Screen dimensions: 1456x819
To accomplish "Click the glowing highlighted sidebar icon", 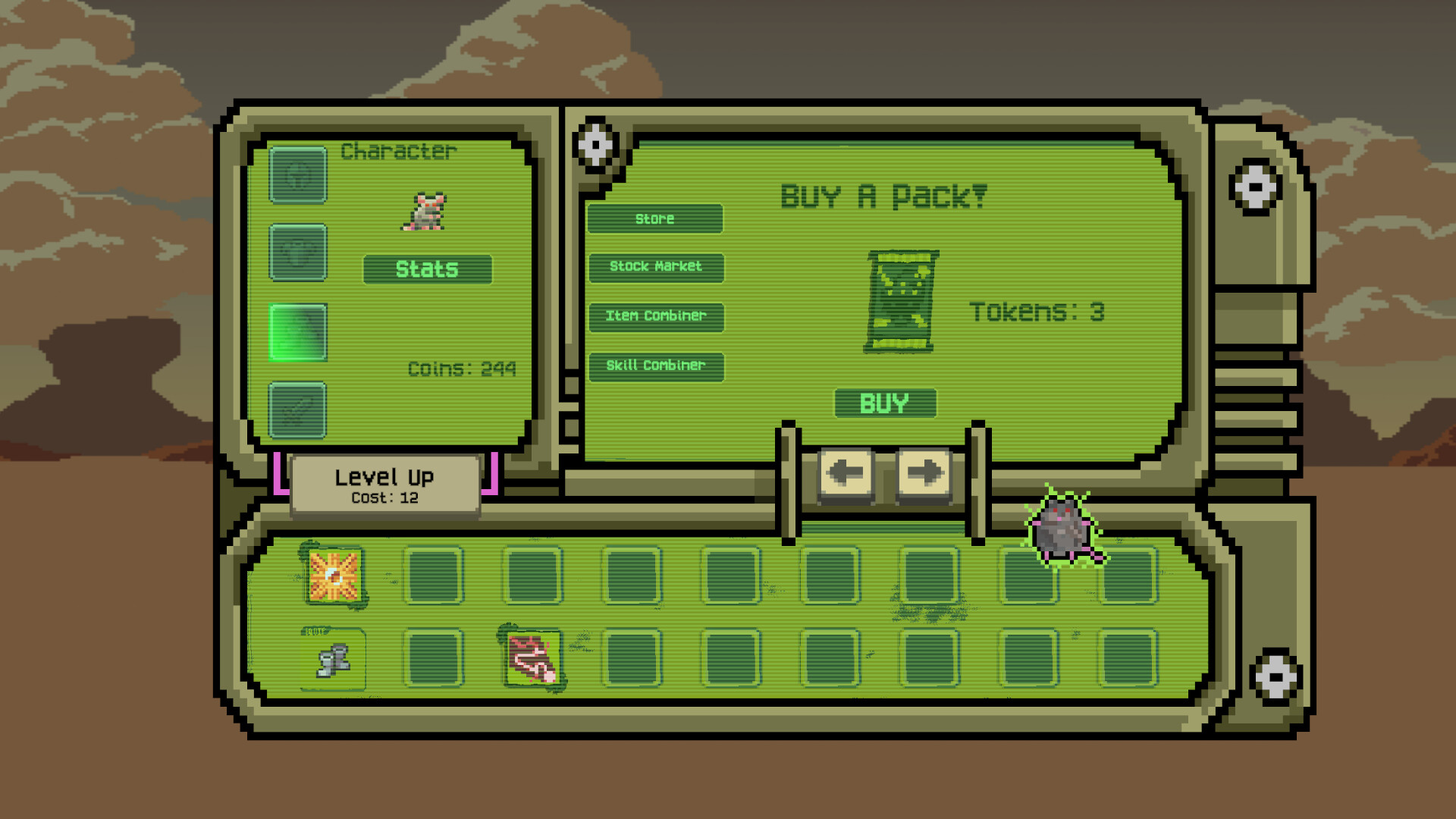I will tap(298, 331).
